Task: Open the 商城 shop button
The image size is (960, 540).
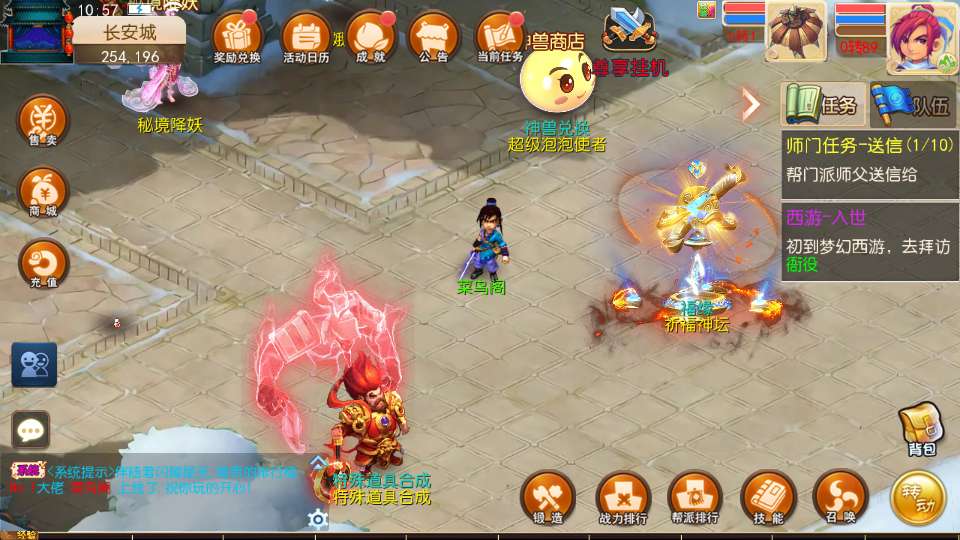Action: click(43, 192)
